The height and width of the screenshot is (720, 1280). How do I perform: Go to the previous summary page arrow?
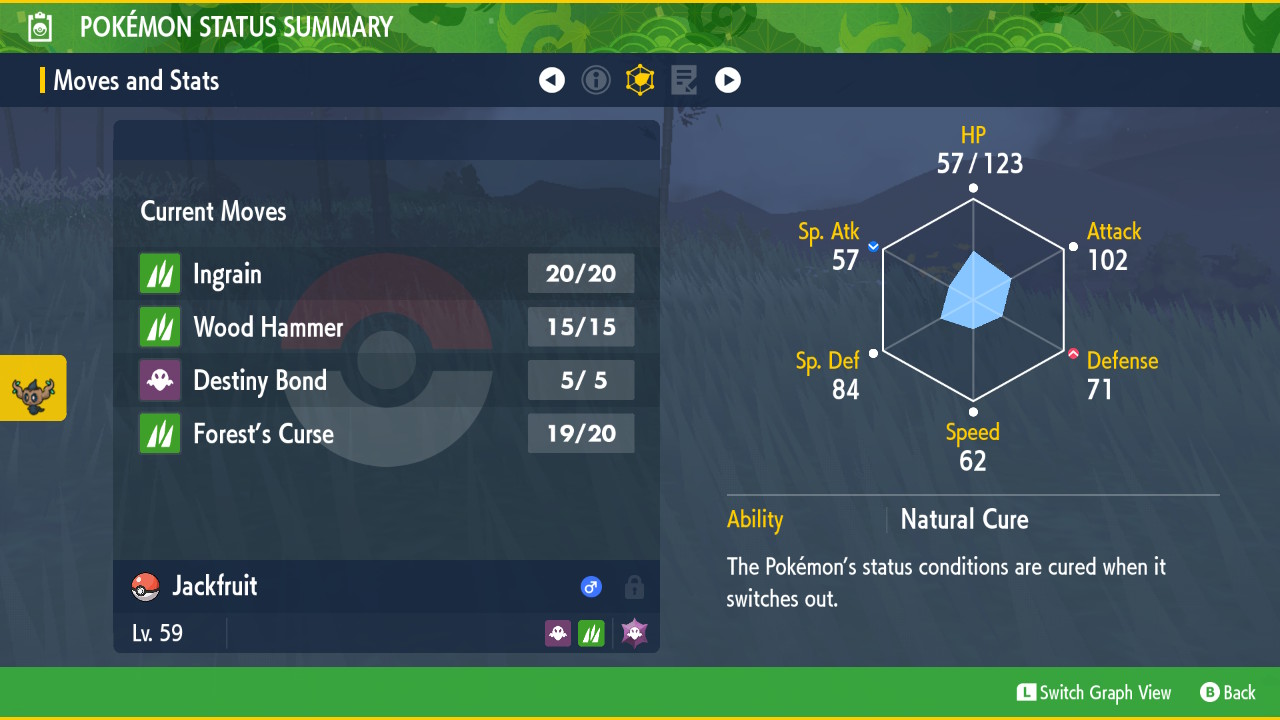pos(552,80)
